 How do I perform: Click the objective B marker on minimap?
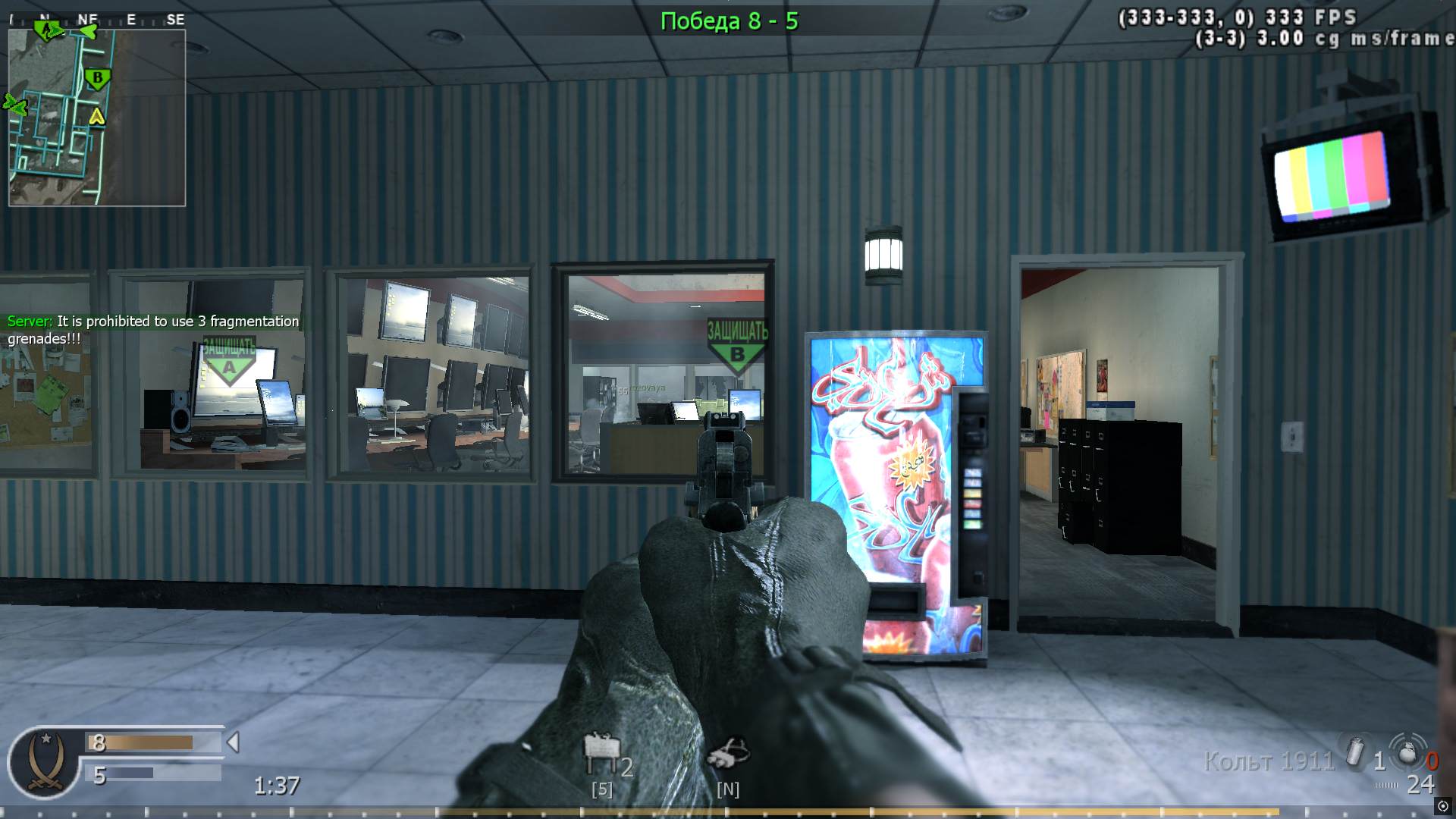coord(96,77)
